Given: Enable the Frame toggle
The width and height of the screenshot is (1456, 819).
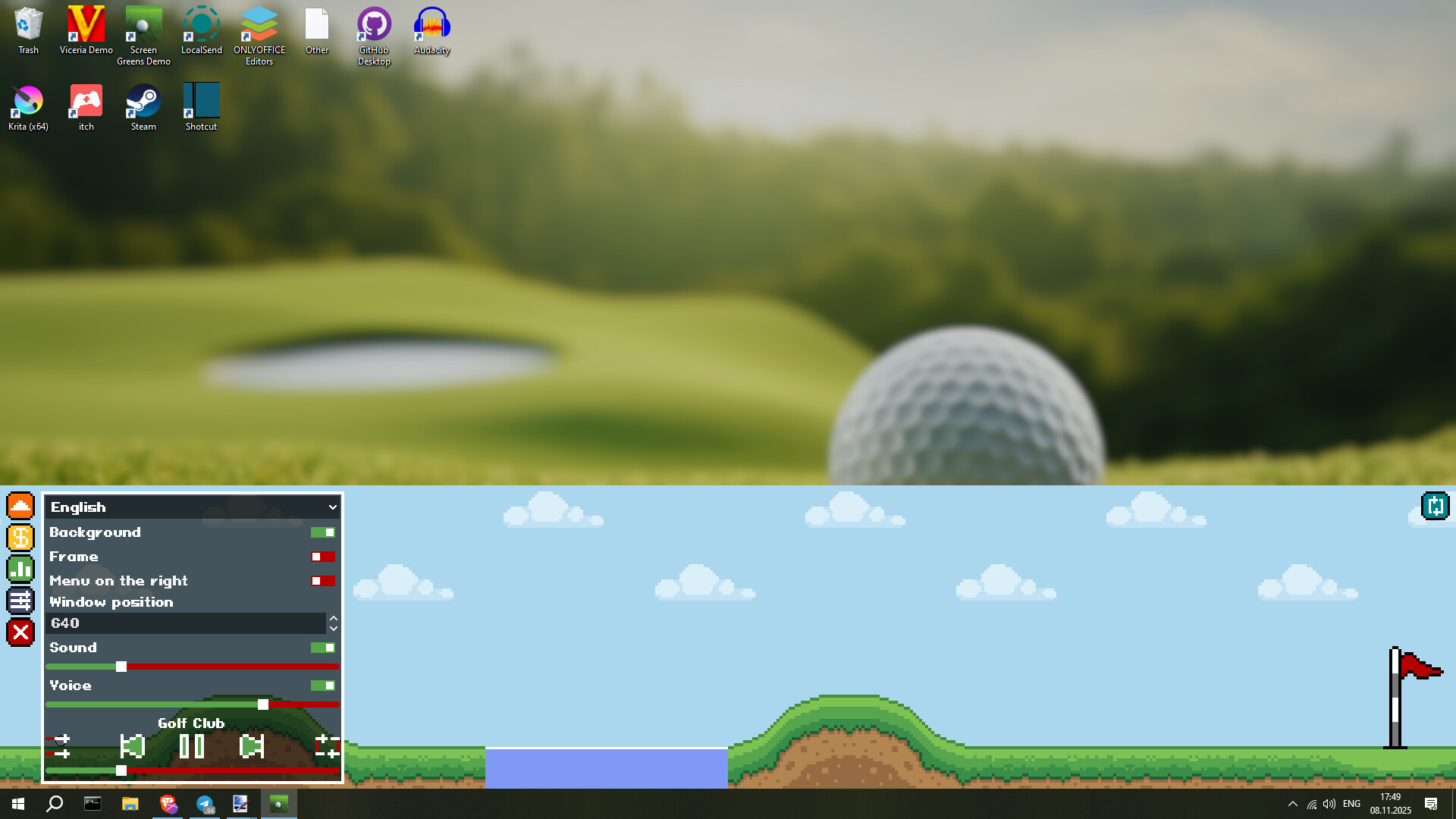Looking at the screenshot, I should [x=322, y=557].
